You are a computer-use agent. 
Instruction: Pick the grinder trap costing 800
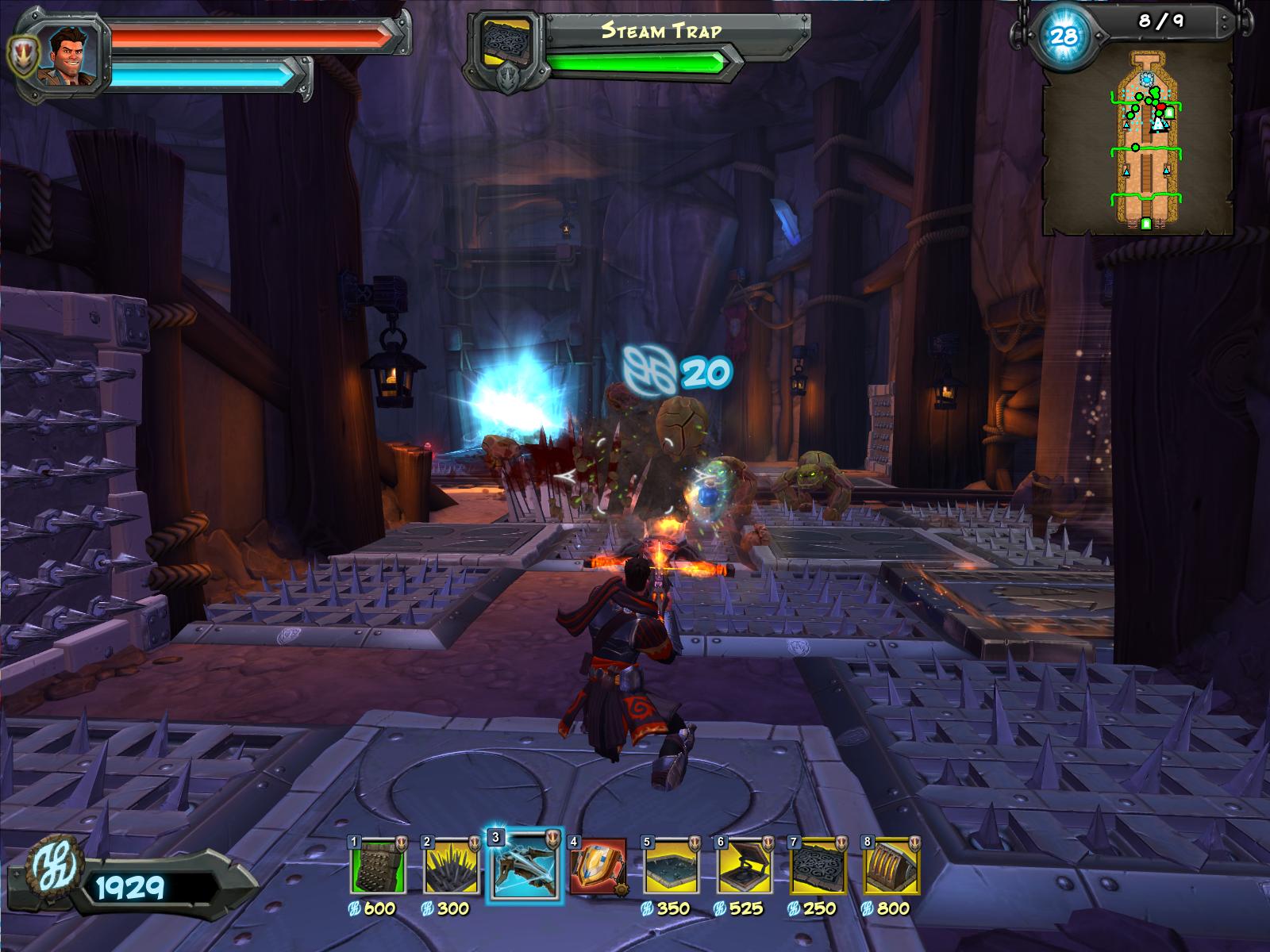click(x=890, y=866)
